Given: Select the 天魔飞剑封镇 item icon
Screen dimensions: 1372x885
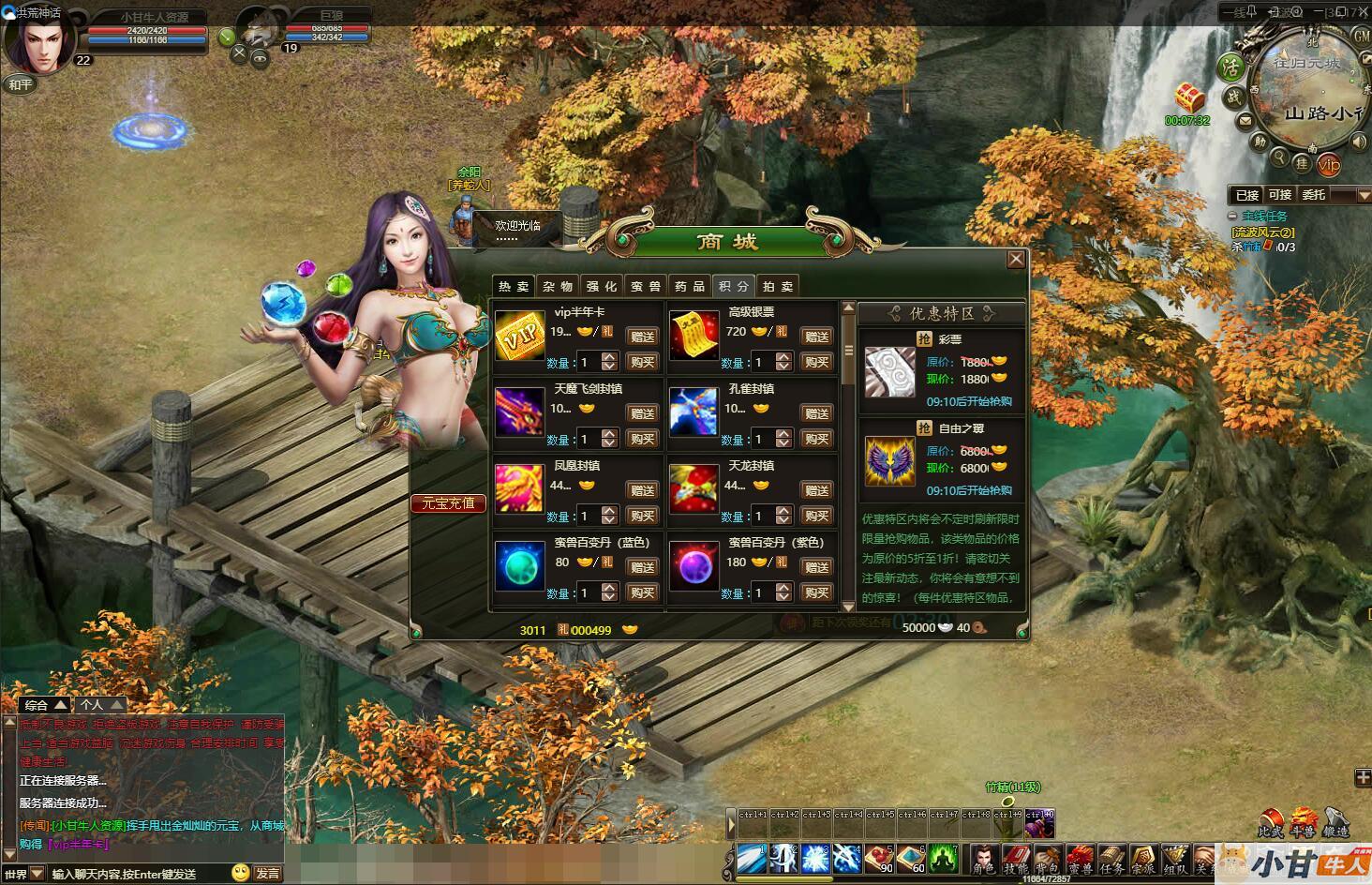Looking at the screenshot, I should pos(519,412).
